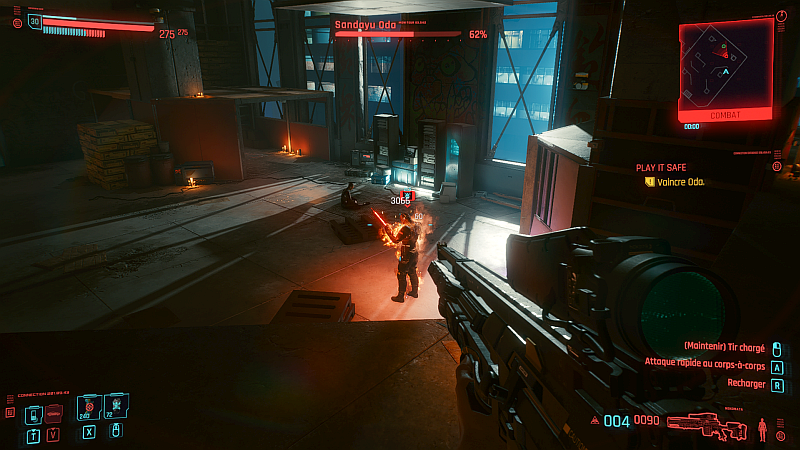The width and height of the screenshot is (800, 450).
Task: Use the consumable slot showing 240
Action: [88, 405]
